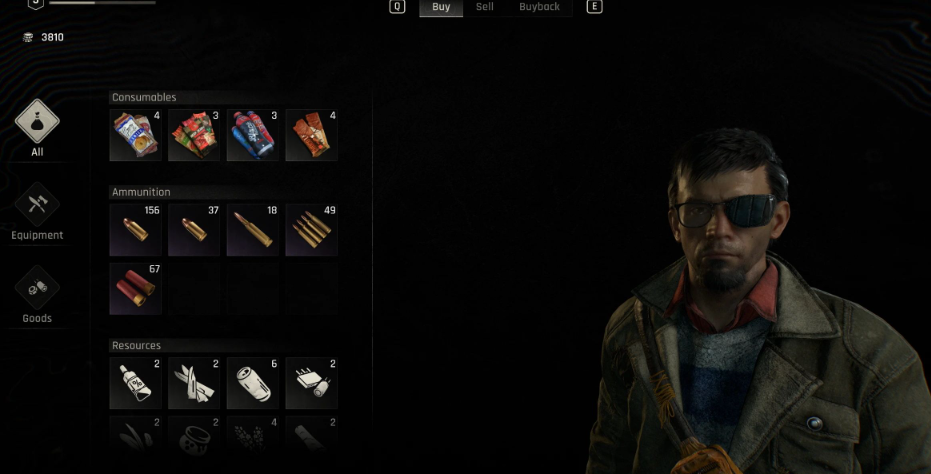Select the All category filter
This screenshot has width=931, height=474.
click(37, 124)
